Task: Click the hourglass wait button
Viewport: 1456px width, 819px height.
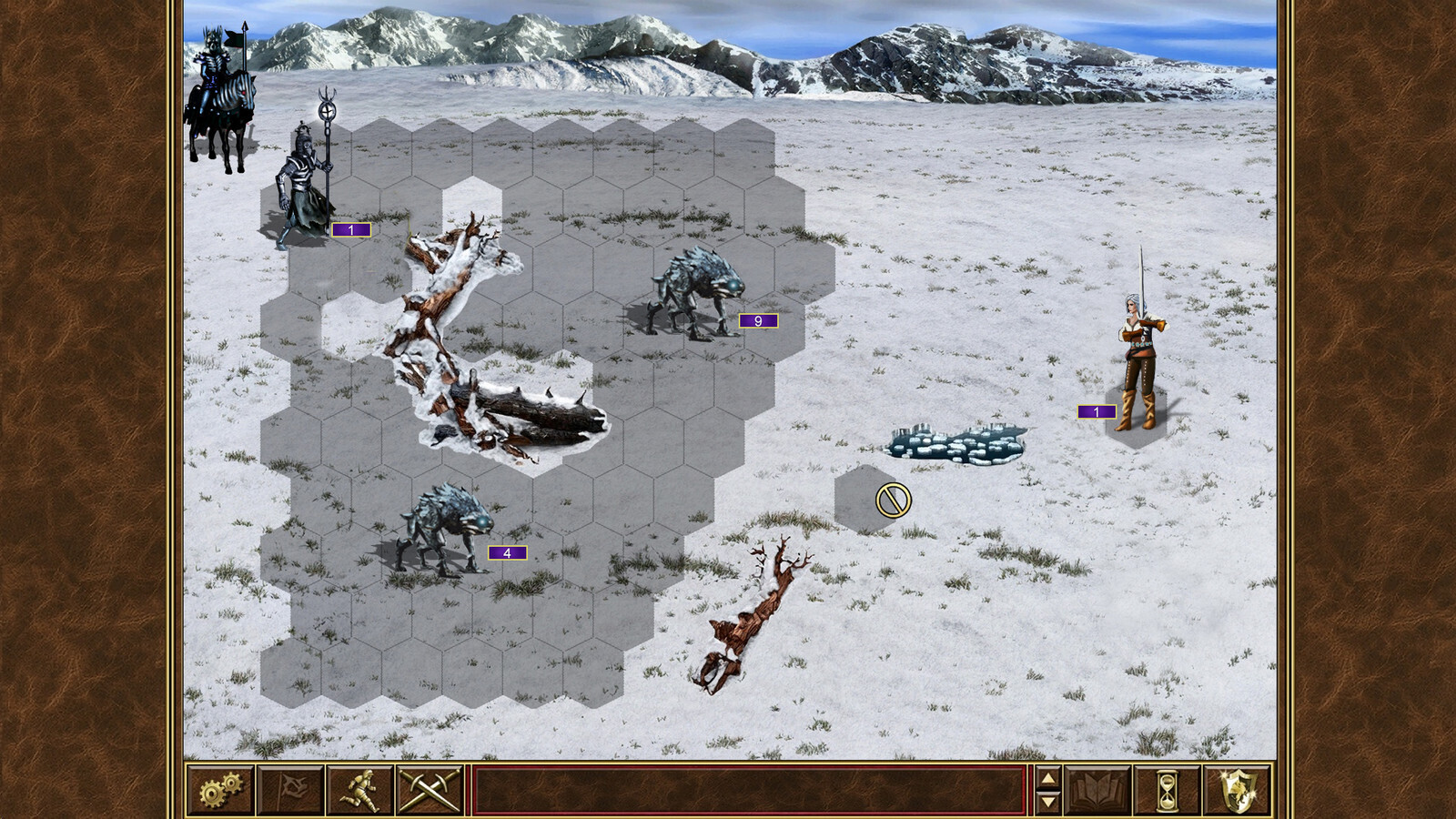Action: tap(1168, 790)
